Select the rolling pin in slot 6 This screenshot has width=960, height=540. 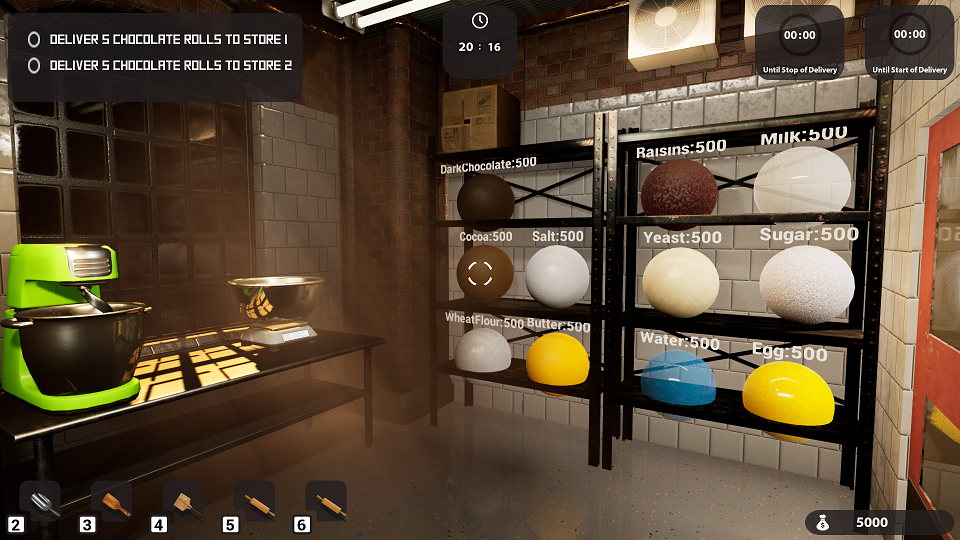point(326,501)
